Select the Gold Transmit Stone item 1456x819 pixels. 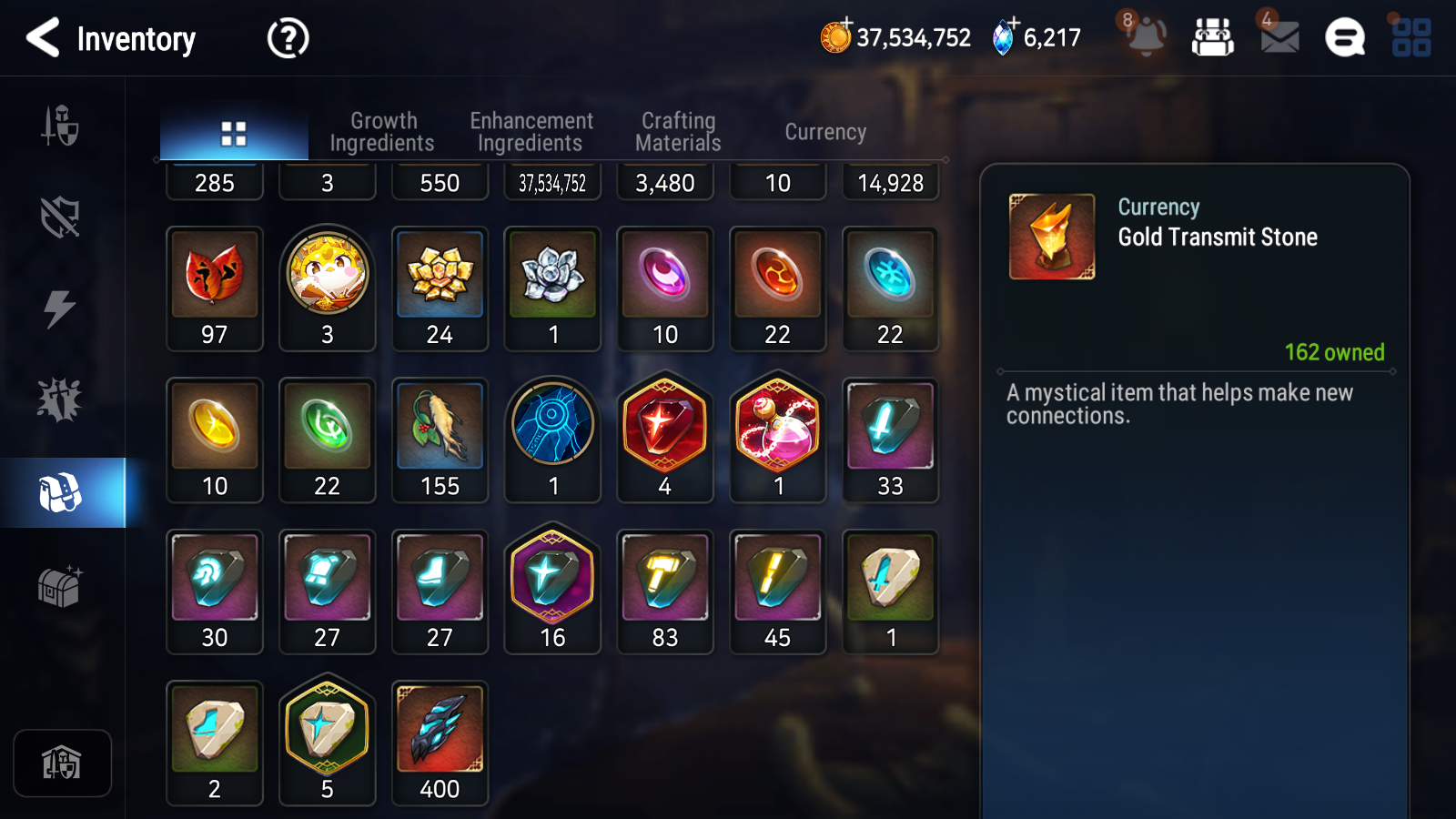pyautogui.click(x=1051, y=235)
